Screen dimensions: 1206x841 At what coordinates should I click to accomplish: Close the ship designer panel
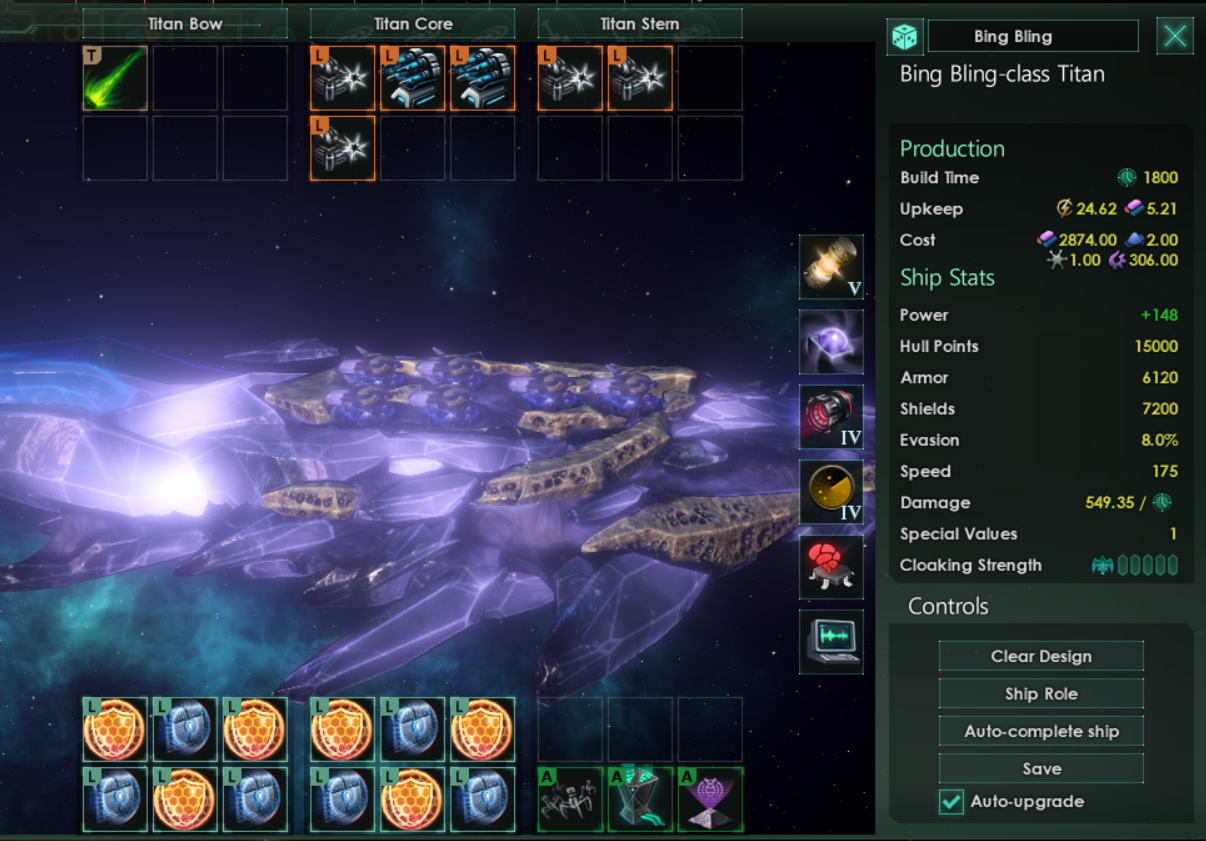click(x=1175, y=37)
